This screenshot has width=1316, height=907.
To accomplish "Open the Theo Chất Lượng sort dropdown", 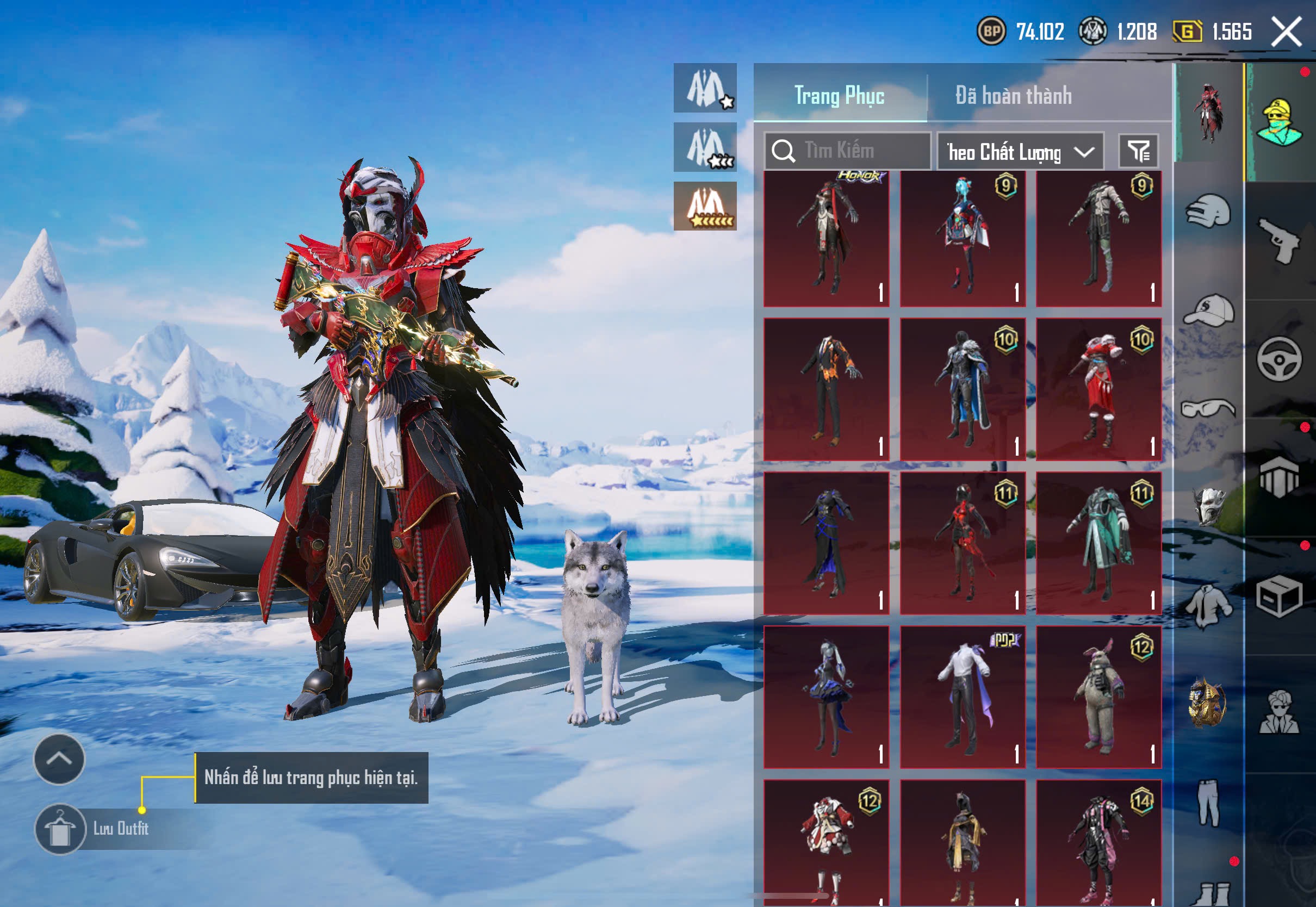I will point(1020,152).
